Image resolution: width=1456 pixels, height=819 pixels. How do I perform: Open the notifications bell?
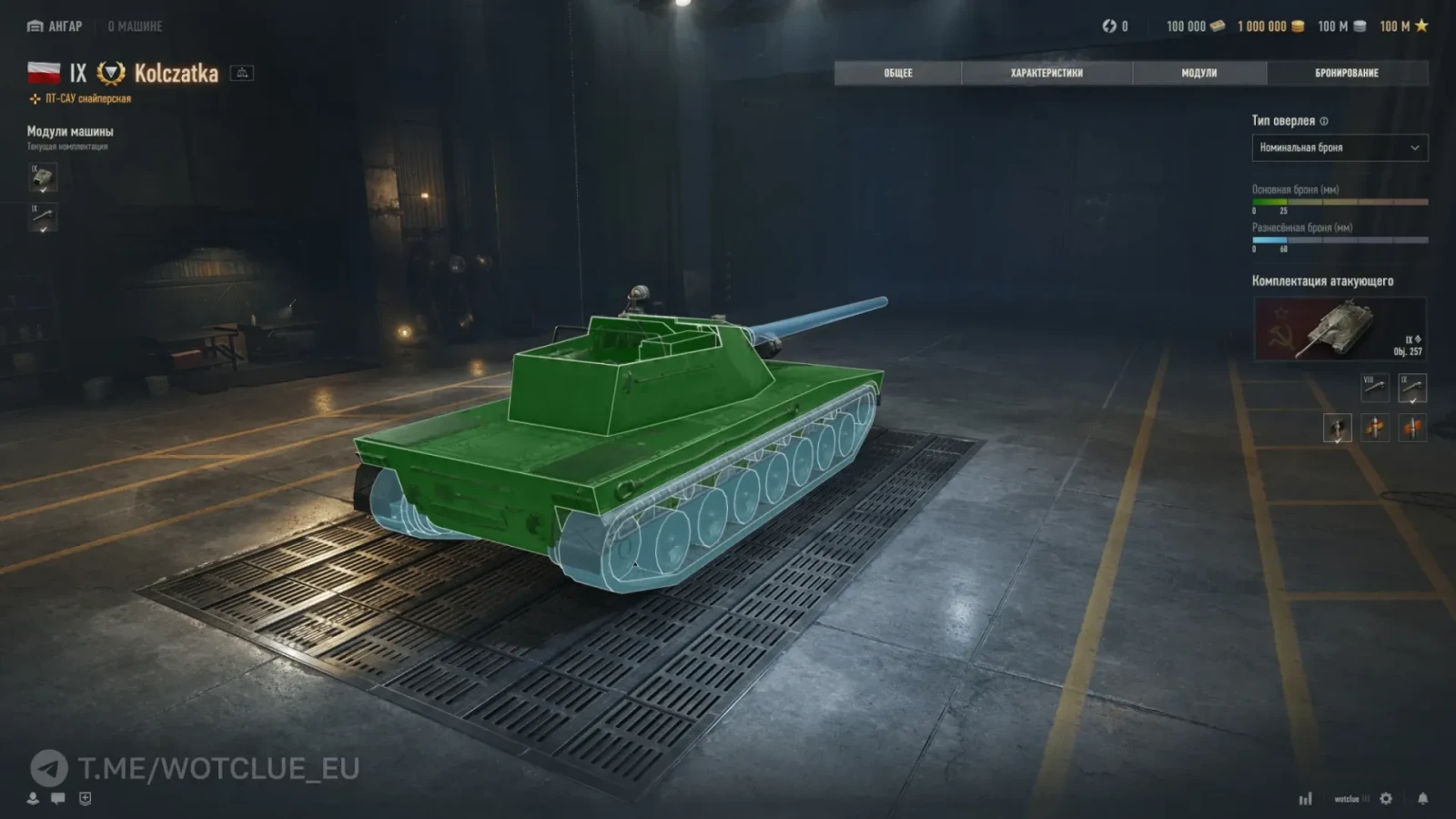1422,798
